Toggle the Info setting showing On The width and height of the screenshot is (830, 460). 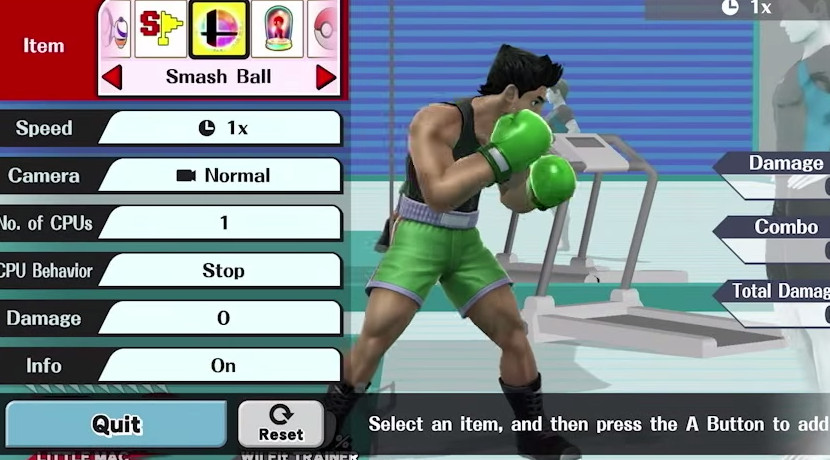[221, 366]
